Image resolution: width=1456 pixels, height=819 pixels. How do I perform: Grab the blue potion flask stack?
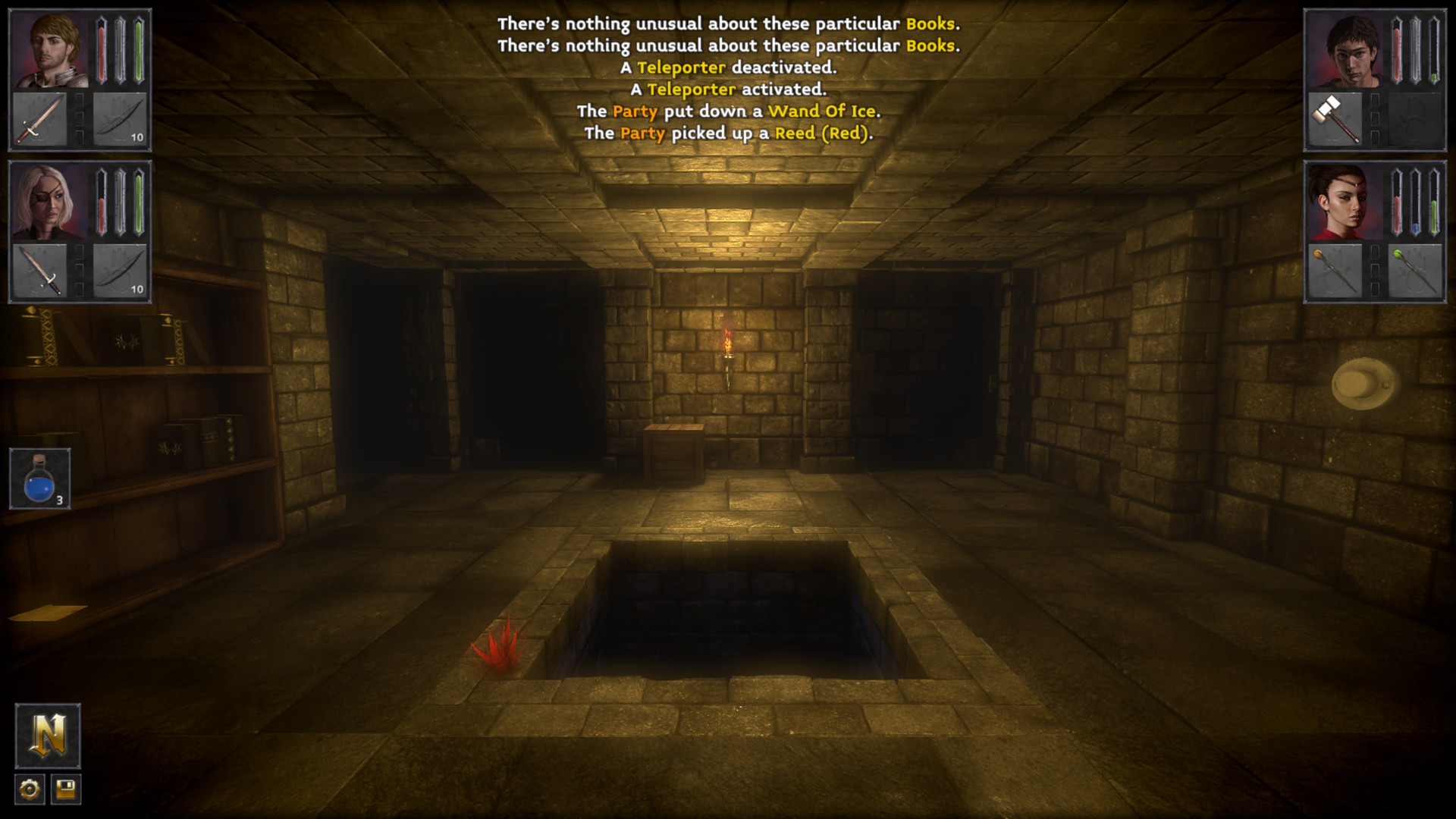(x=39, y=476)
